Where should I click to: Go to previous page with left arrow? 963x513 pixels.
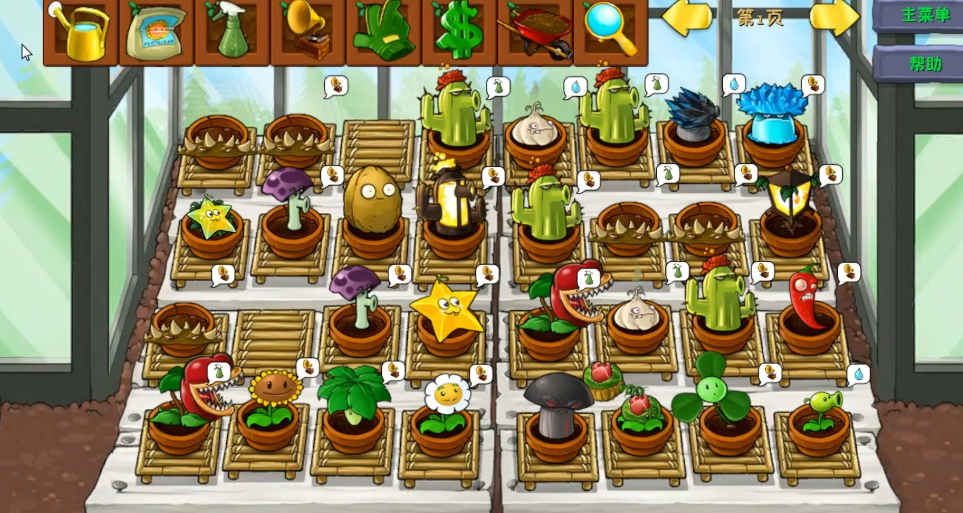click(x=687, y=17)
